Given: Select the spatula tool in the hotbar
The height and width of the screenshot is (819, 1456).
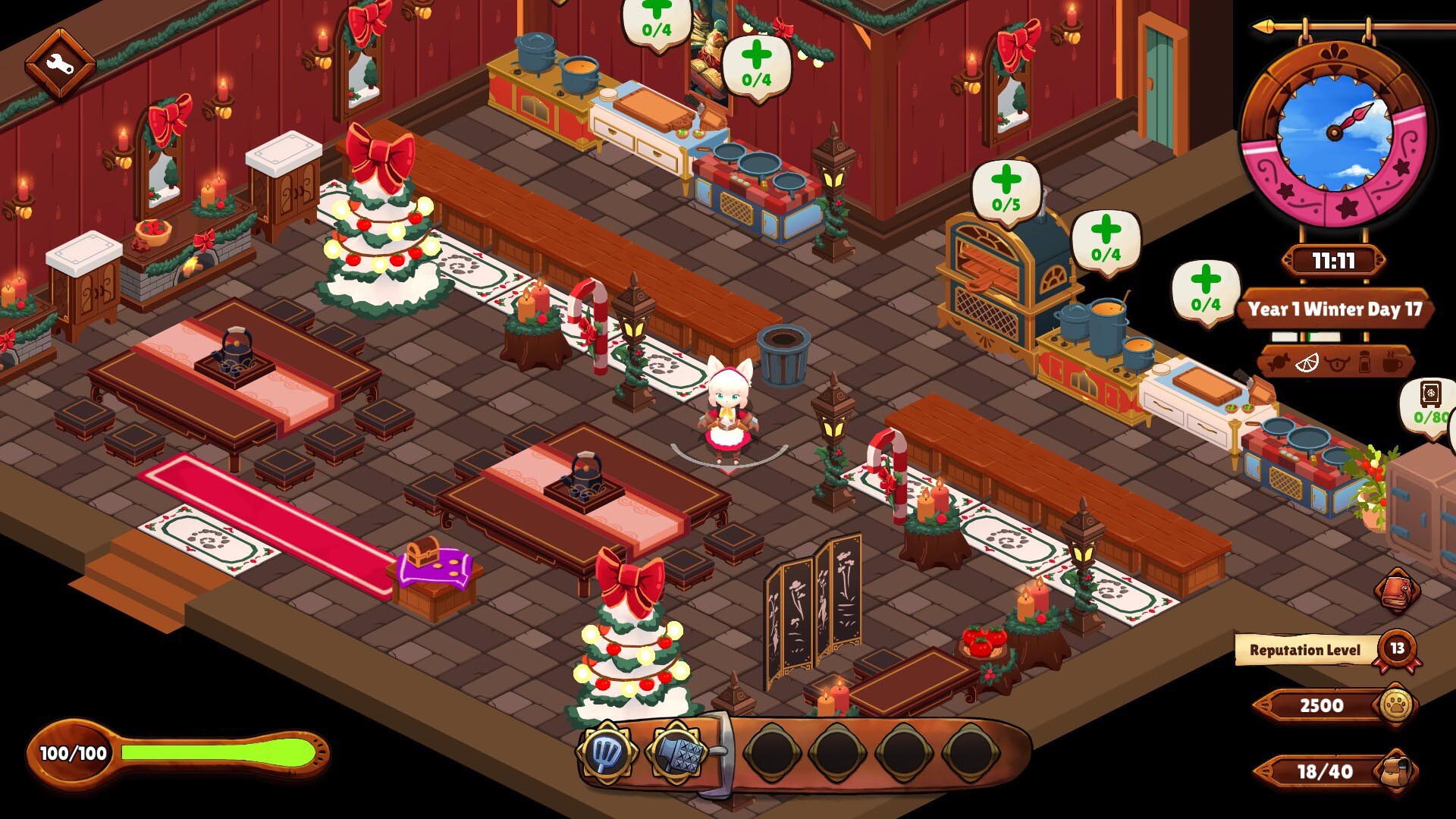Looking at the screenshot, I should [x=605, y=752].
